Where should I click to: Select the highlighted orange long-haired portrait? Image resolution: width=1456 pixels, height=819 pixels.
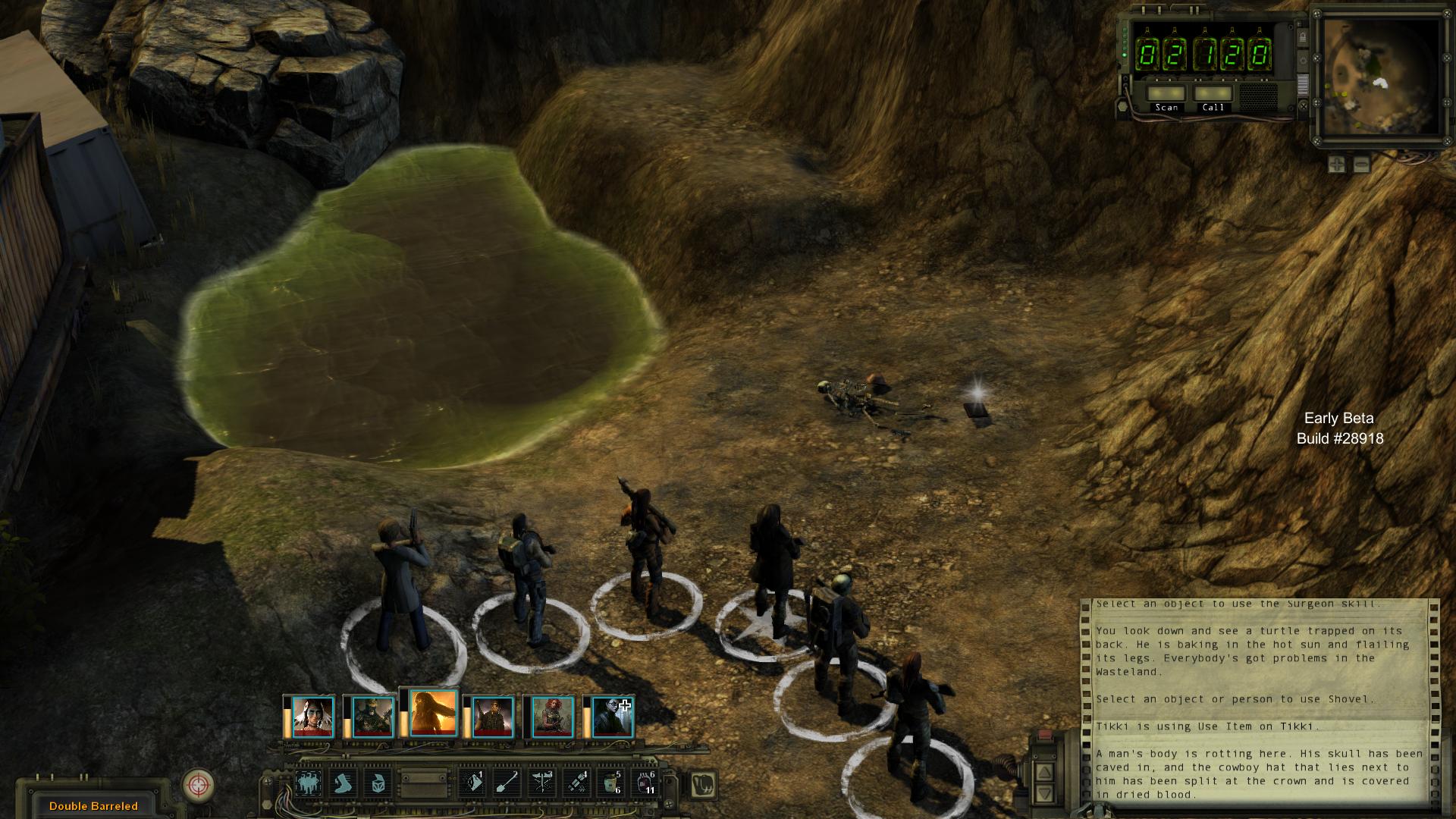coord(433,713)
